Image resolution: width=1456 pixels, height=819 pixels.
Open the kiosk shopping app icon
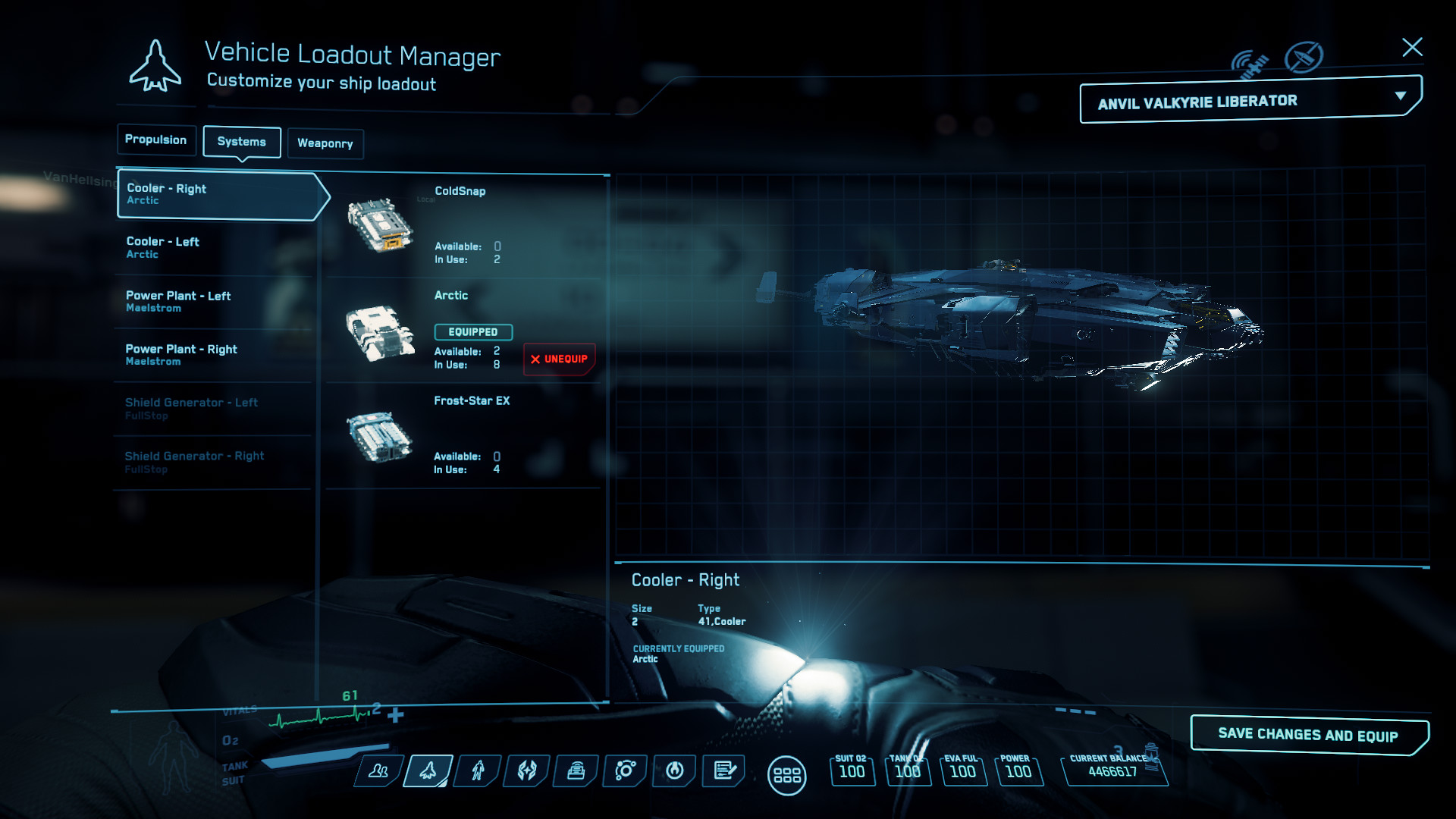coord(576,771)
